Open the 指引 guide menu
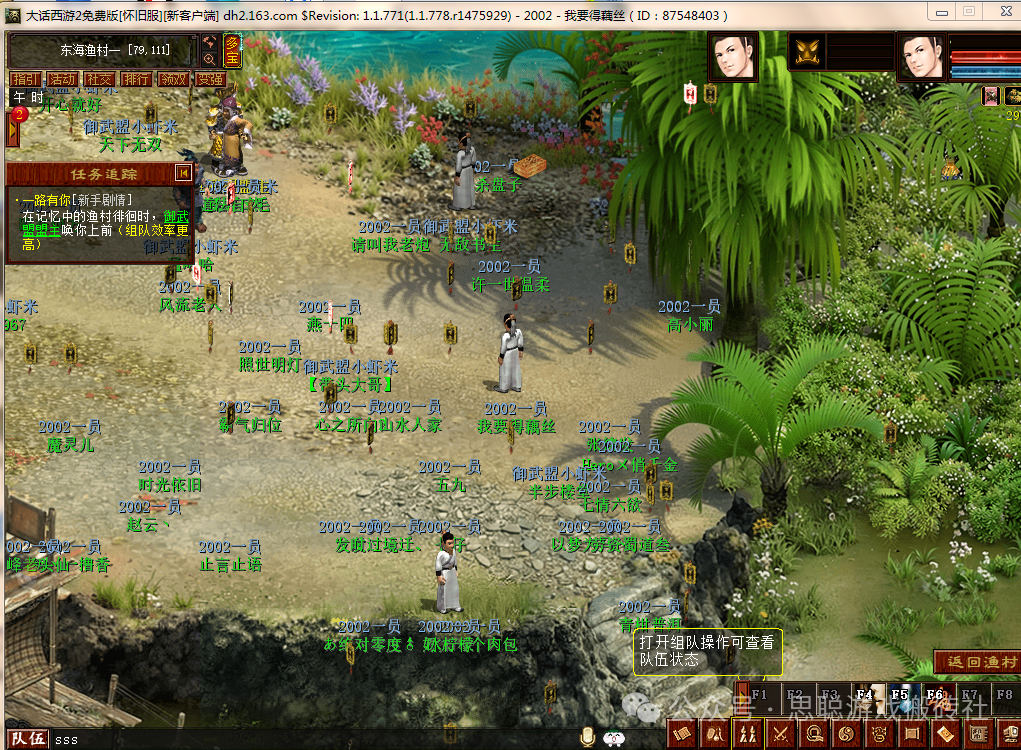Screen dimensions: 1021x750 click(x=26, y=79)
